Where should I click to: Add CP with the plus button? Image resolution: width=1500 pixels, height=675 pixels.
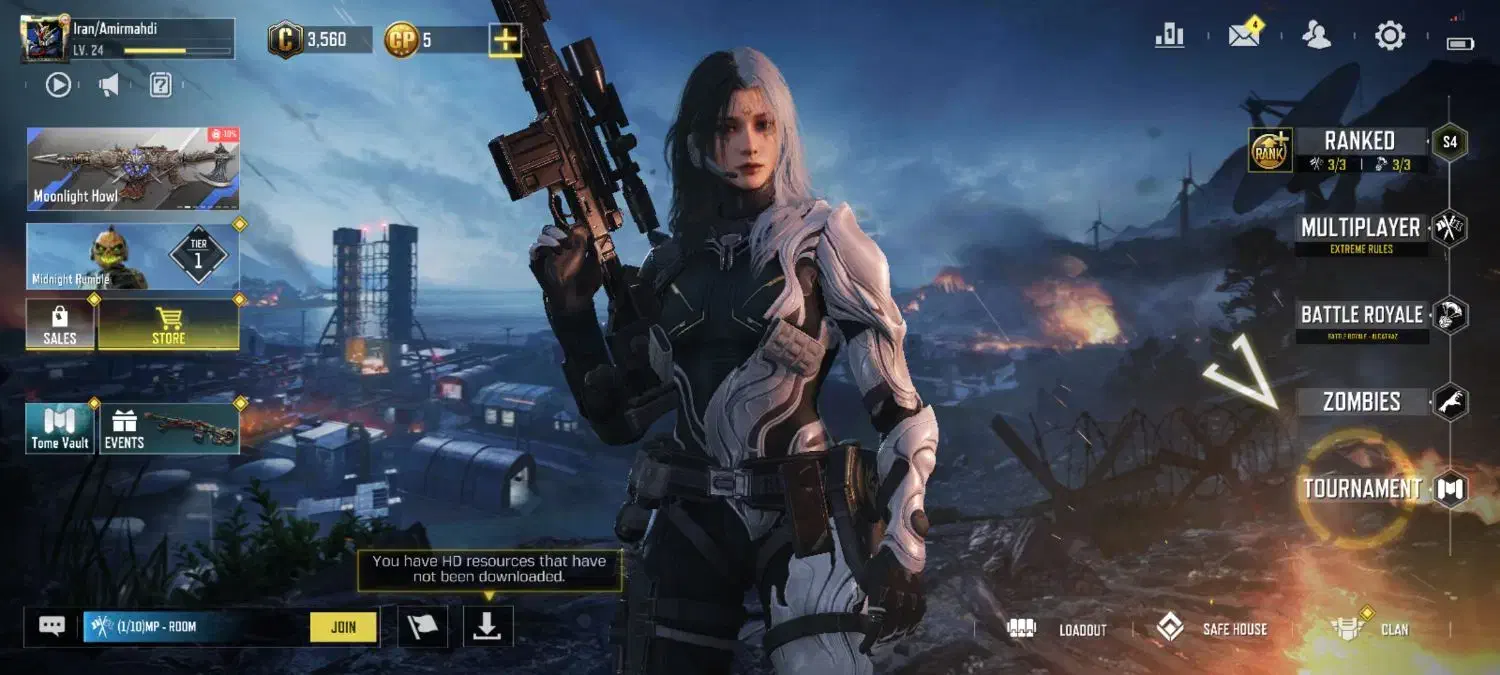point(504,40)
